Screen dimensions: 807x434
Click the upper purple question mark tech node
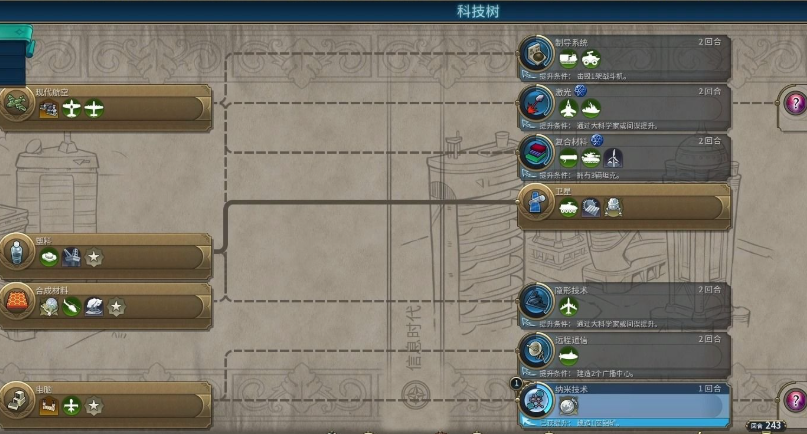pos(795,101)
